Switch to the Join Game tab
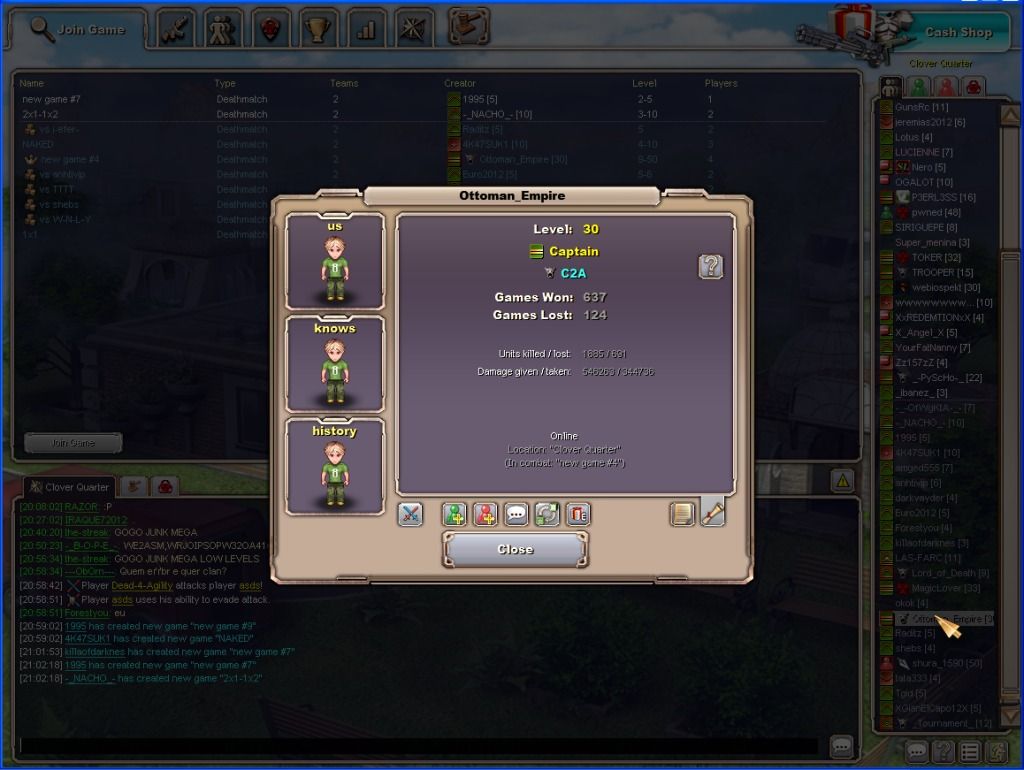The width and height of the screenshot is (1024, 770). 78,29
